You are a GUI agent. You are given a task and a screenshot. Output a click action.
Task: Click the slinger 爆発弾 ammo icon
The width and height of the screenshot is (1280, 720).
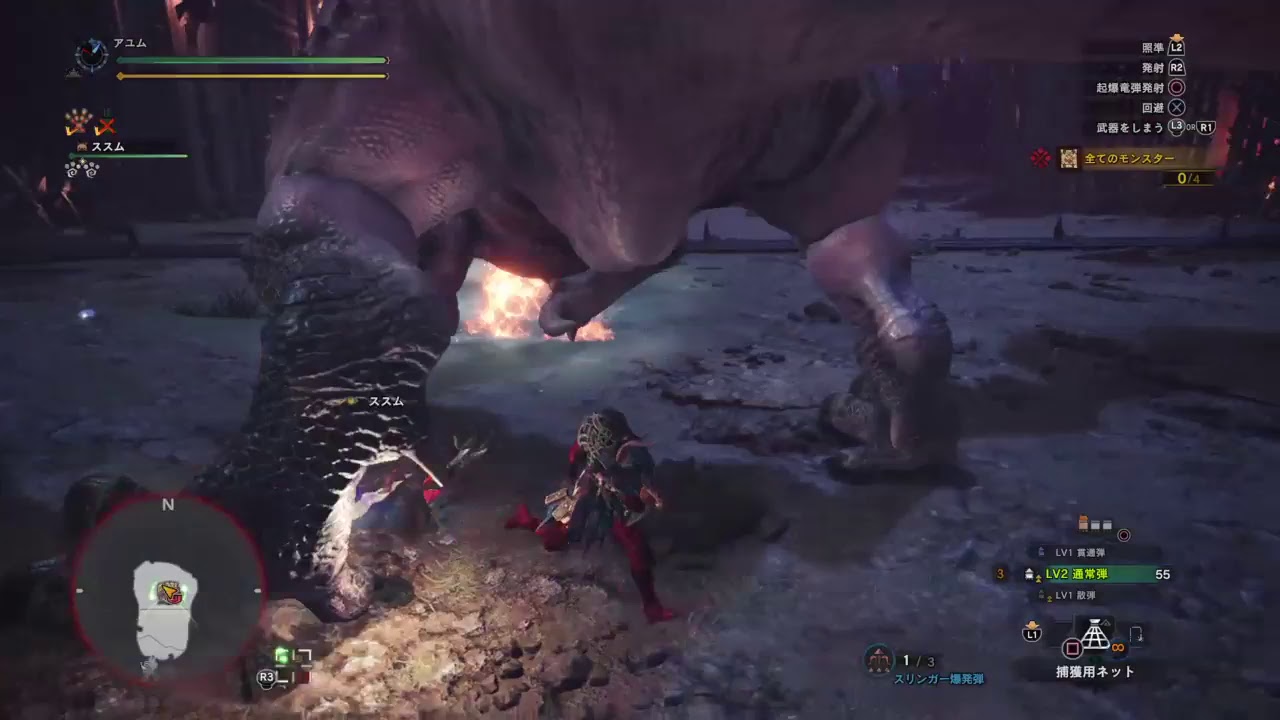pos(880,660)
